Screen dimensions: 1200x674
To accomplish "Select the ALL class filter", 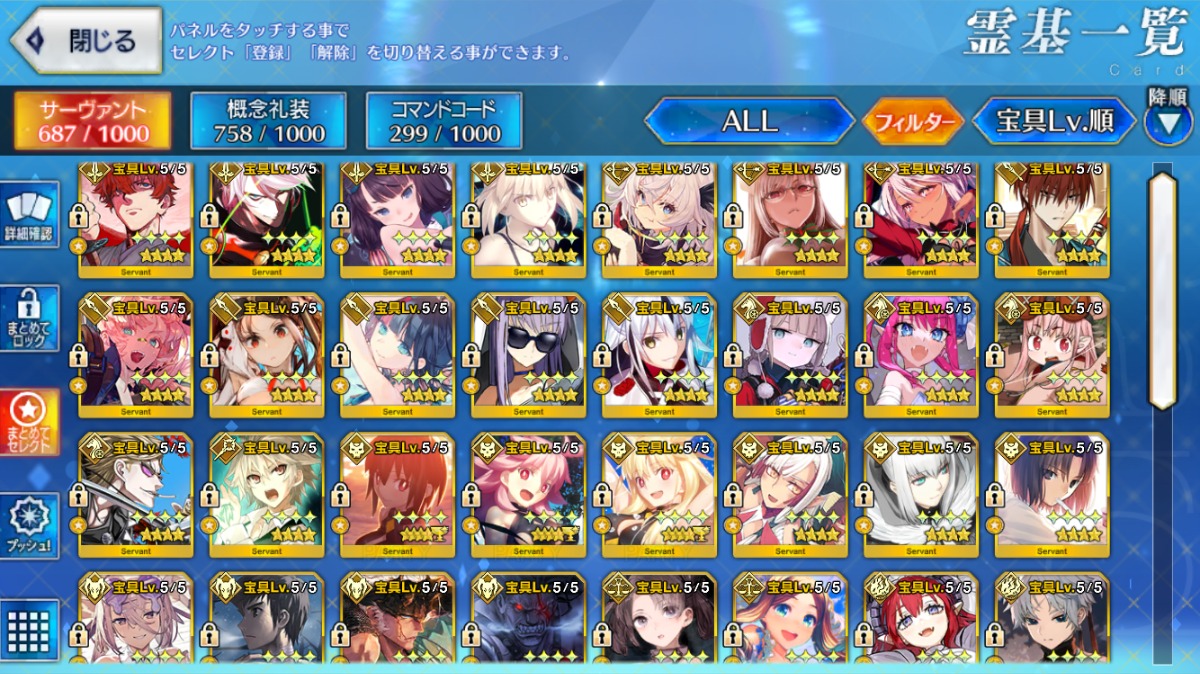I will click(749, 121).
